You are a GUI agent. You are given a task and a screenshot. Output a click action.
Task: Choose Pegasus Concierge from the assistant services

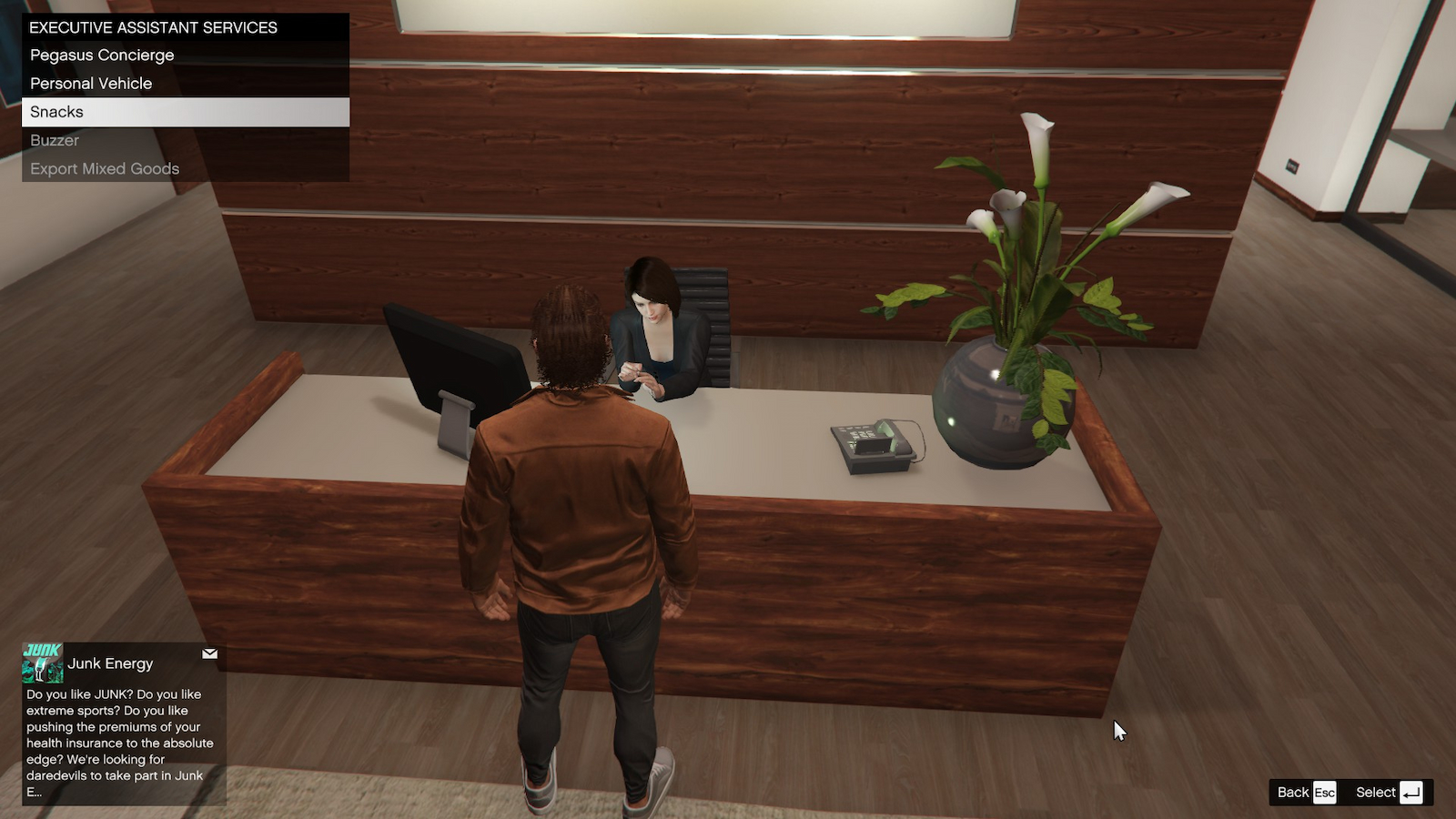pos(101,55)
